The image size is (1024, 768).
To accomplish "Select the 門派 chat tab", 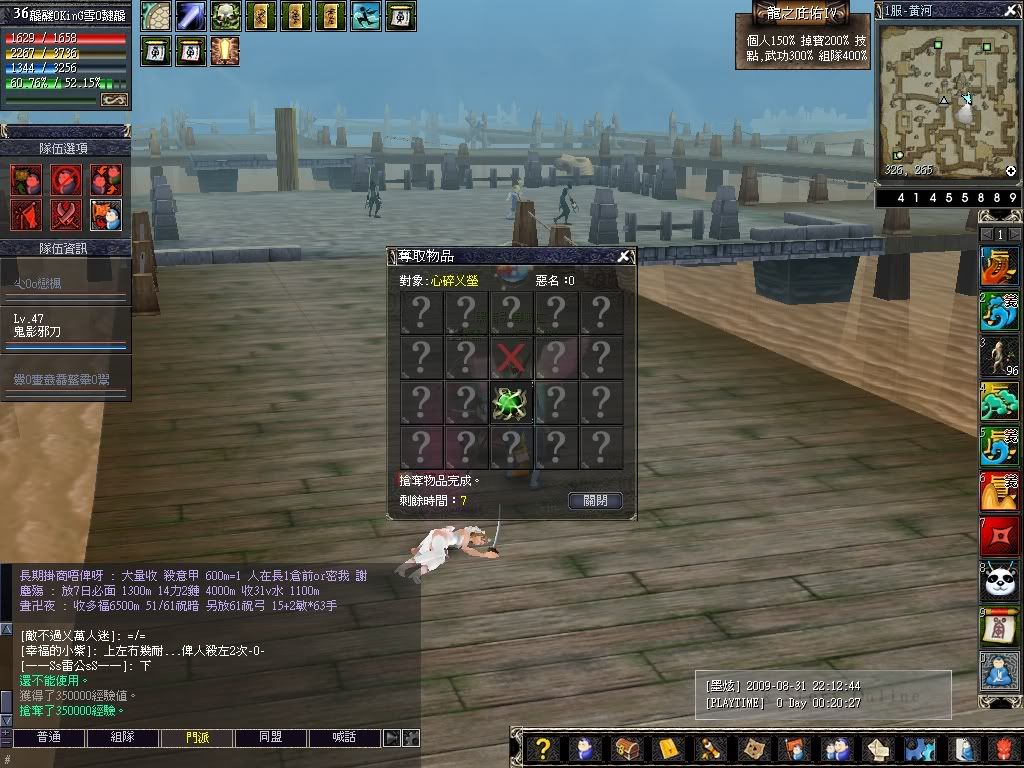I will [197, 737].
